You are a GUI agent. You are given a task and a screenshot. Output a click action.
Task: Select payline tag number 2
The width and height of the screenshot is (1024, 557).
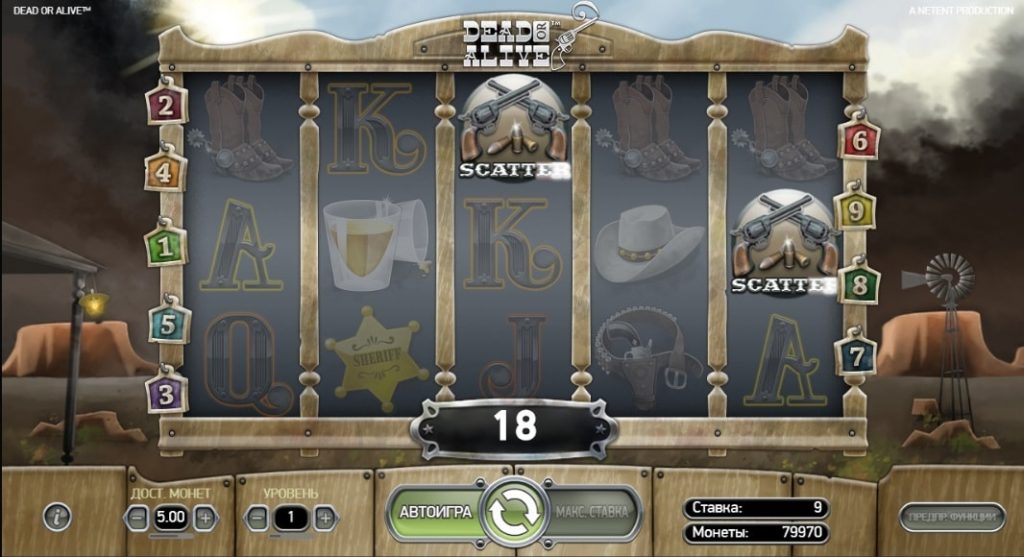[x=166, y=104]
